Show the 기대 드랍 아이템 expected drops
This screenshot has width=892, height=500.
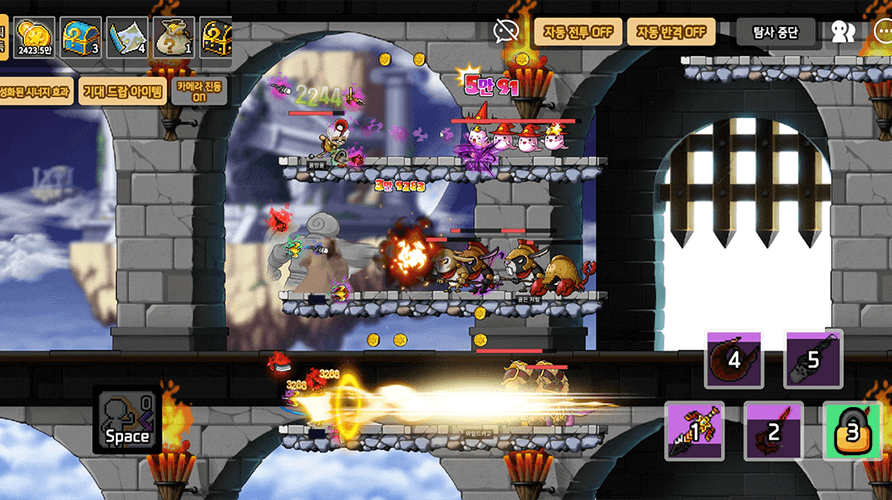(122, 91)
